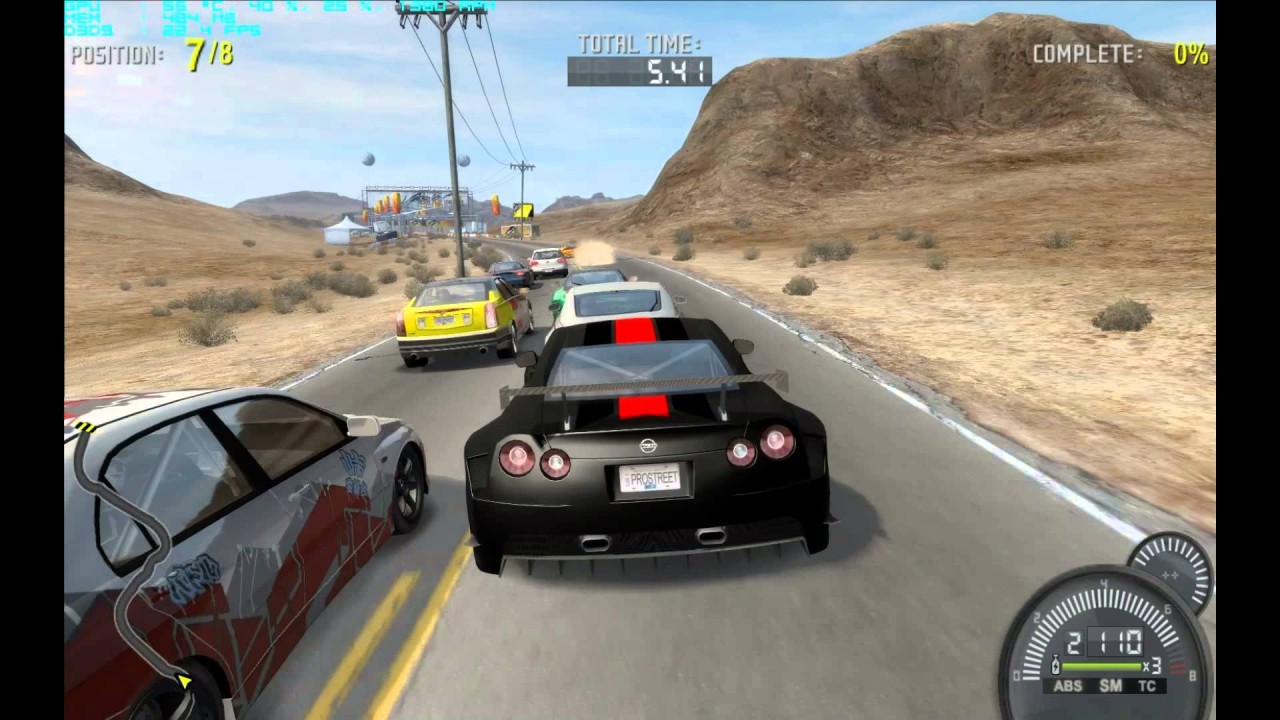
Task: Click the PROSTREET license plate
Action: [651, 479]
